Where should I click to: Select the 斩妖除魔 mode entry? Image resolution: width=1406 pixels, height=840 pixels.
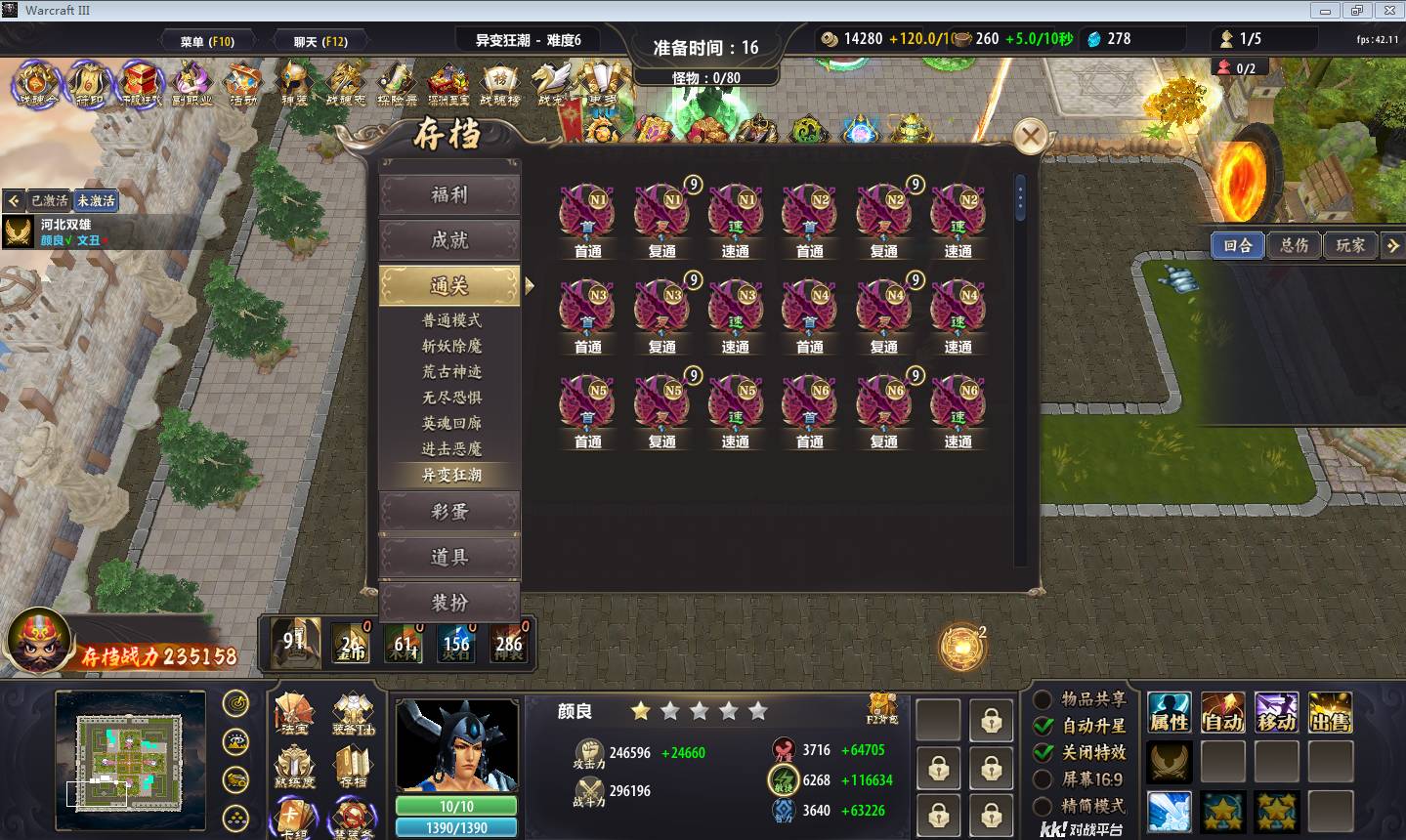tap(451, 346)
